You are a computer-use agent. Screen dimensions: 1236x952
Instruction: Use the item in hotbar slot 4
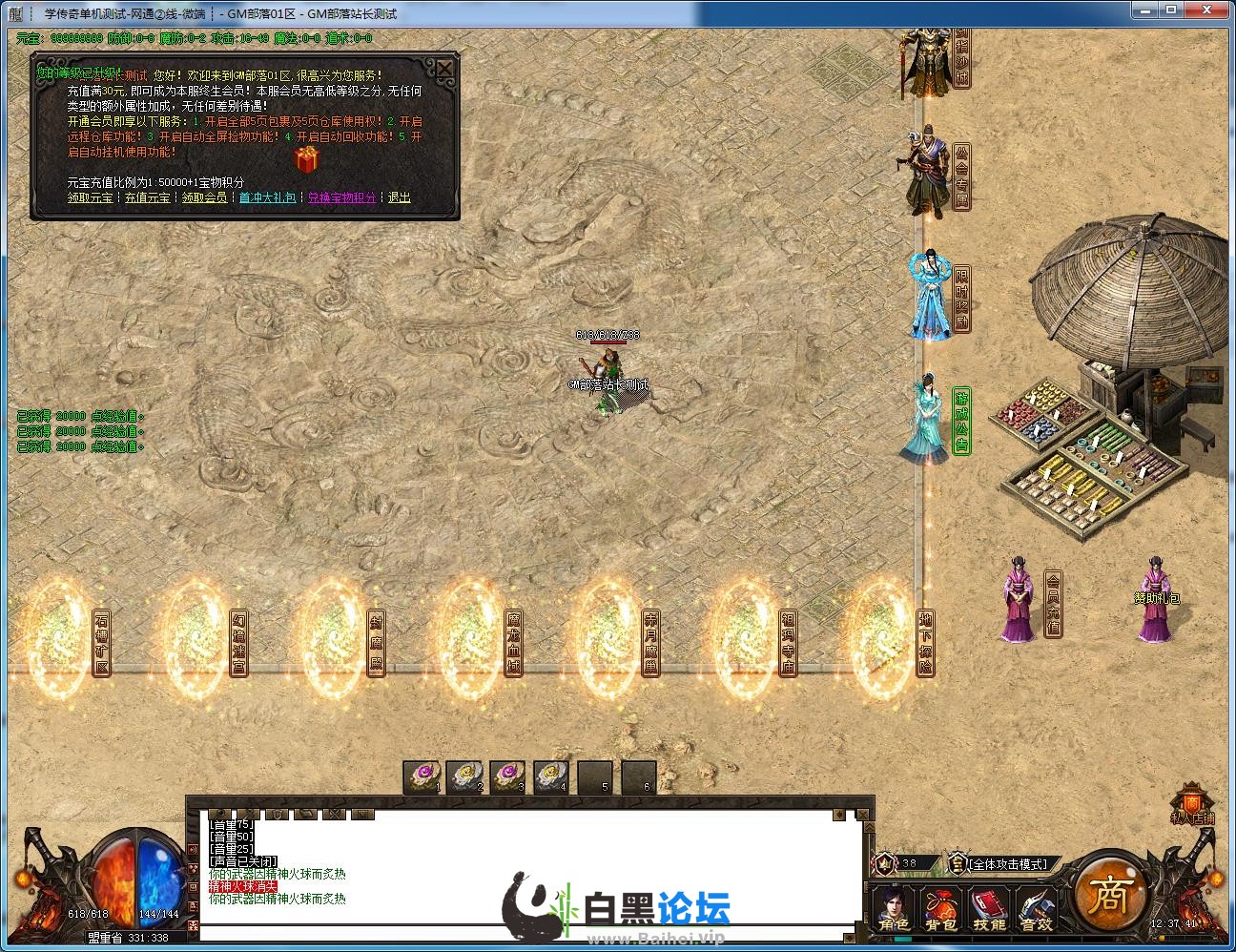tap(550, 776)
